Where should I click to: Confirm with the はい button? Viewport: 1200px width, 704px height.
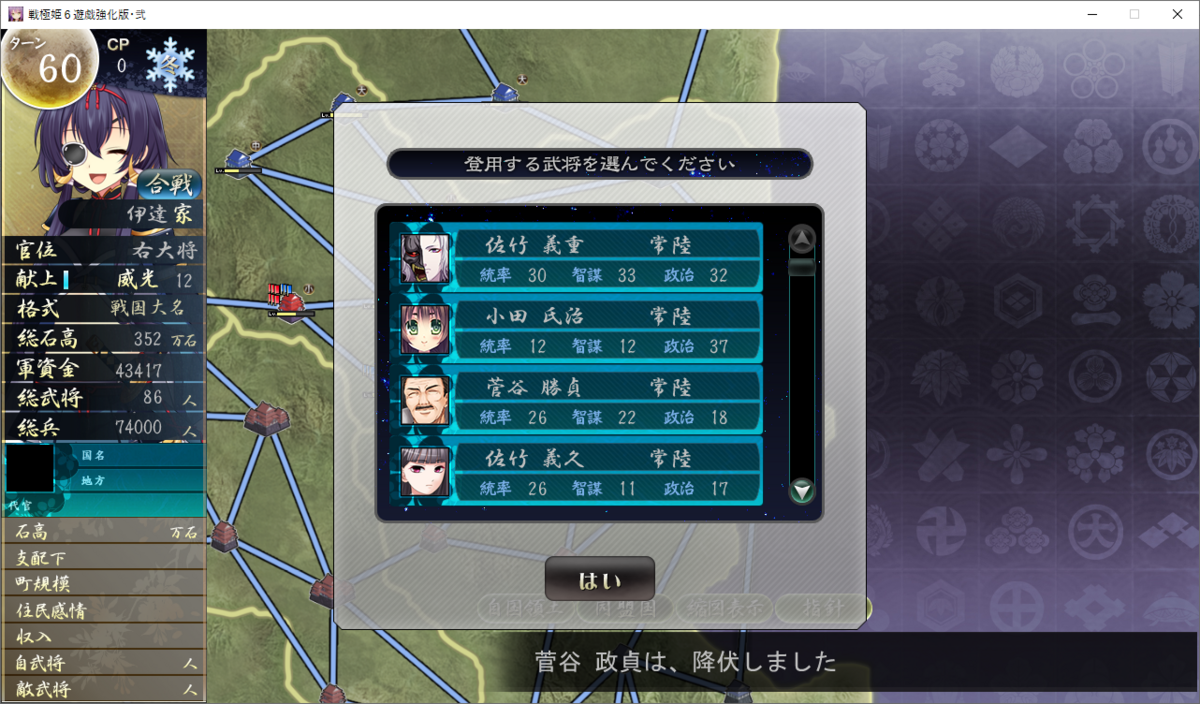click(599, 580)
